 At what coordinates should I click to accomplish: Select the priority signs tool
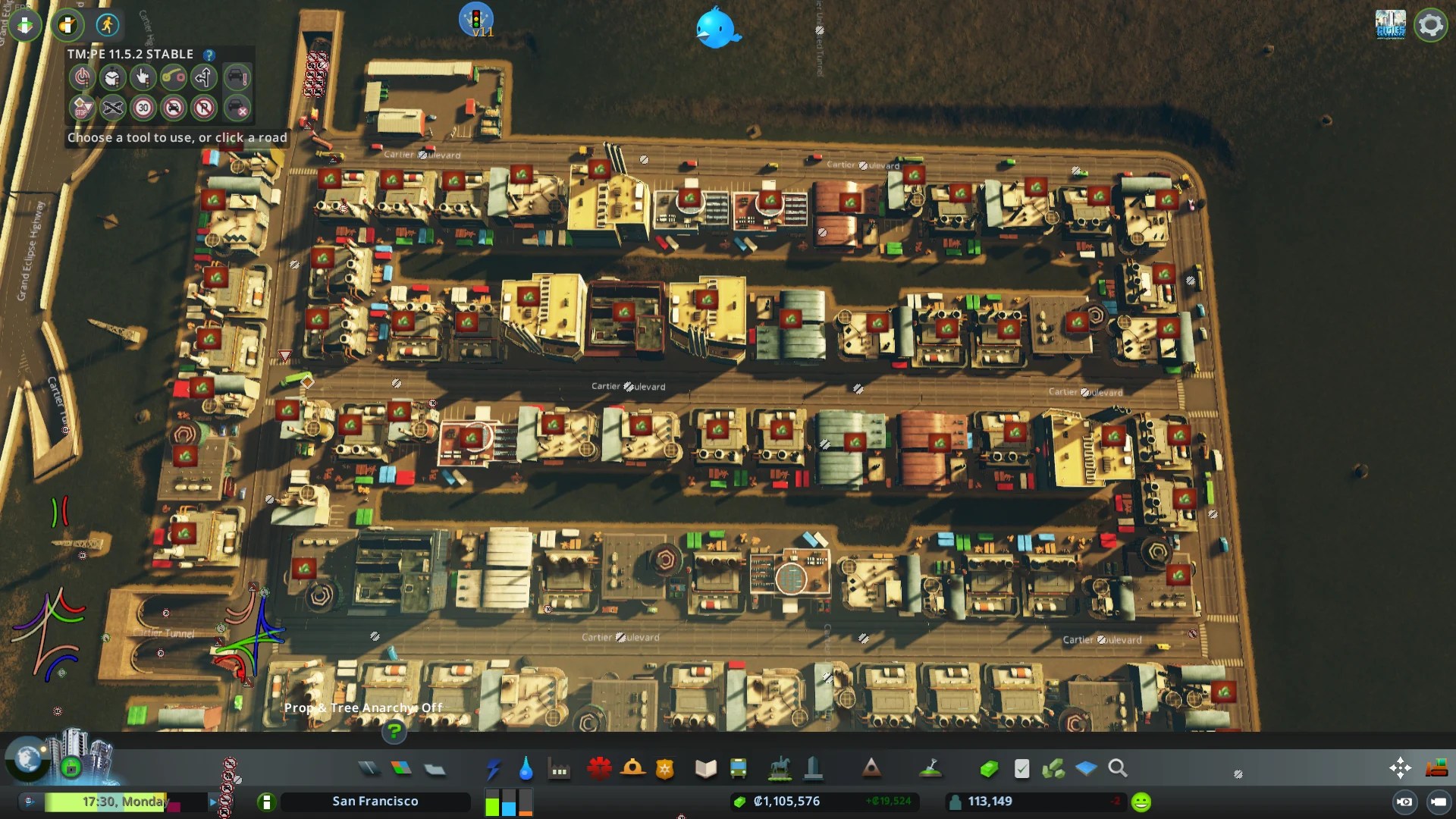pyautogui.click(x=82, y=108)
